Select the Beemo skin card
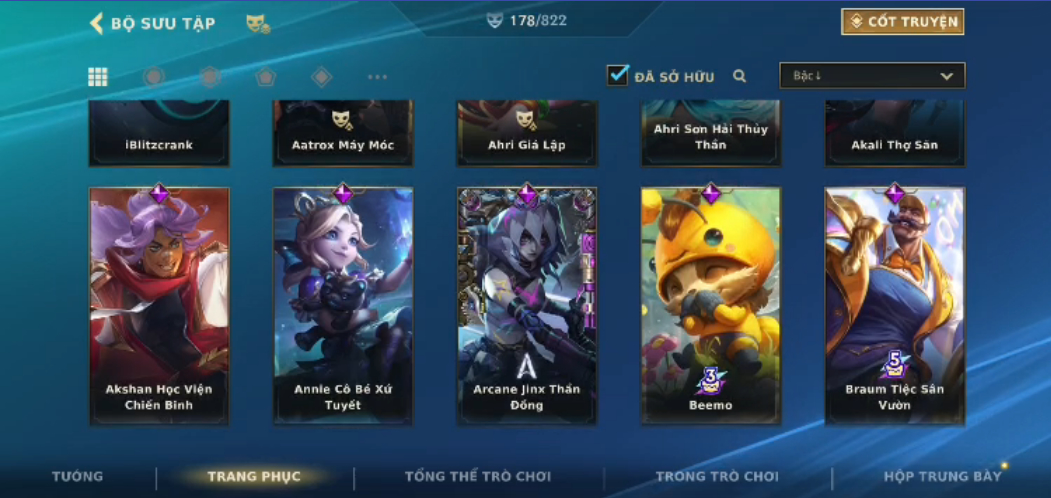1051x498 pixels. coord(711,305)
